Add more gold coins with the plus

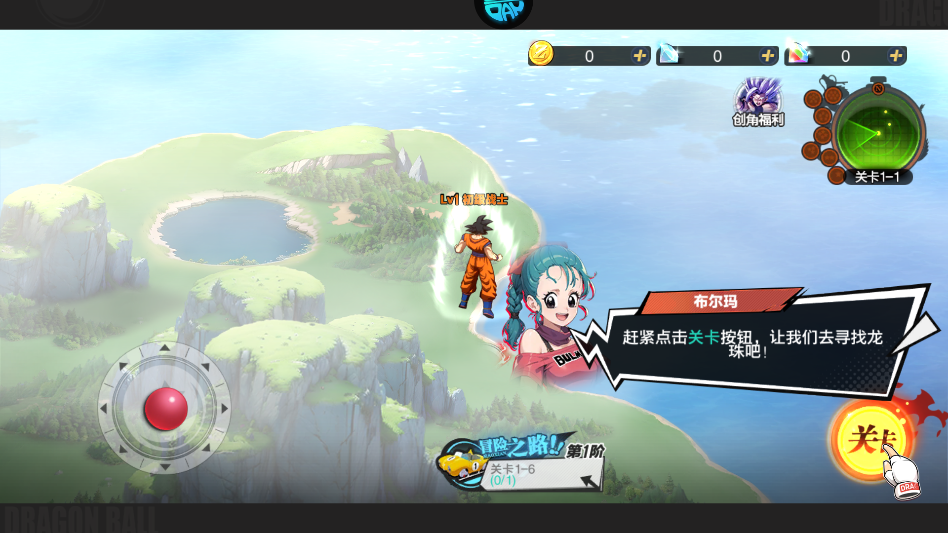click(640, 56)
